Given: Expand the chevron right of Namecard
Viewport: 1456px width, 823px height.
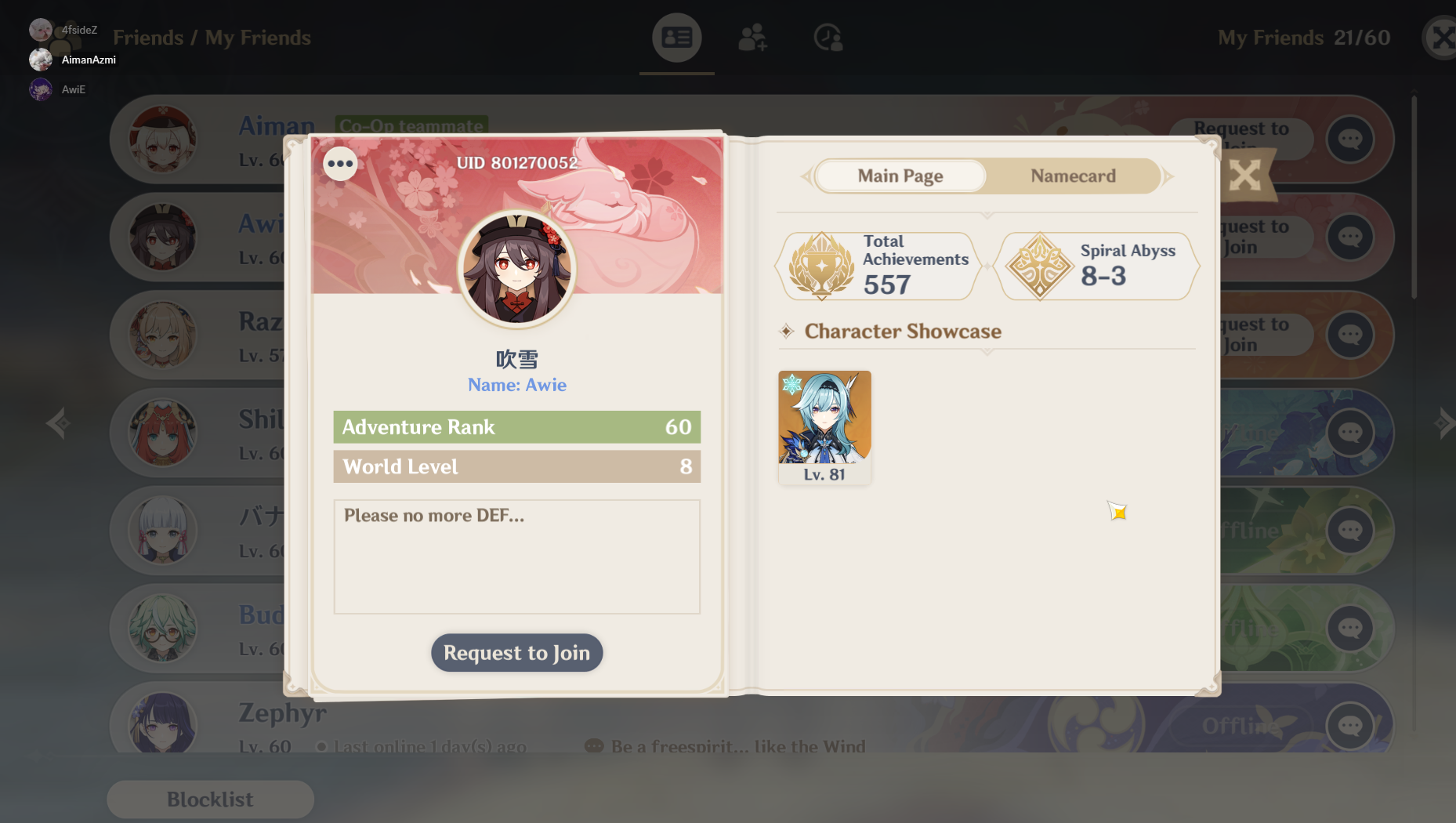Looking at the screenshot, I should point(1167,176).
